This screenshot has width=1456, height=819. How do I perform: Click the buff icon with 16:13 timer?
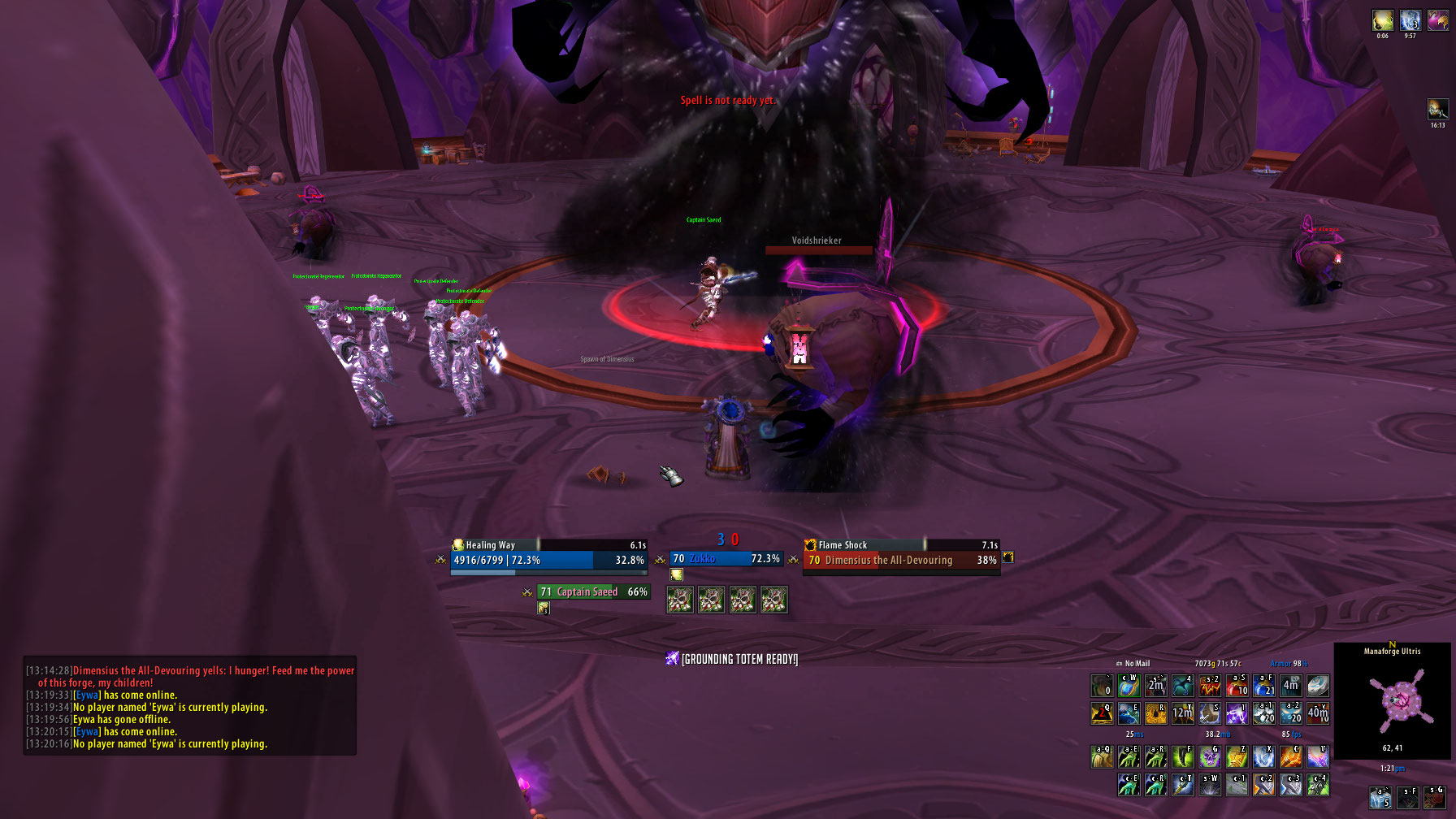tap(1437, 109)
